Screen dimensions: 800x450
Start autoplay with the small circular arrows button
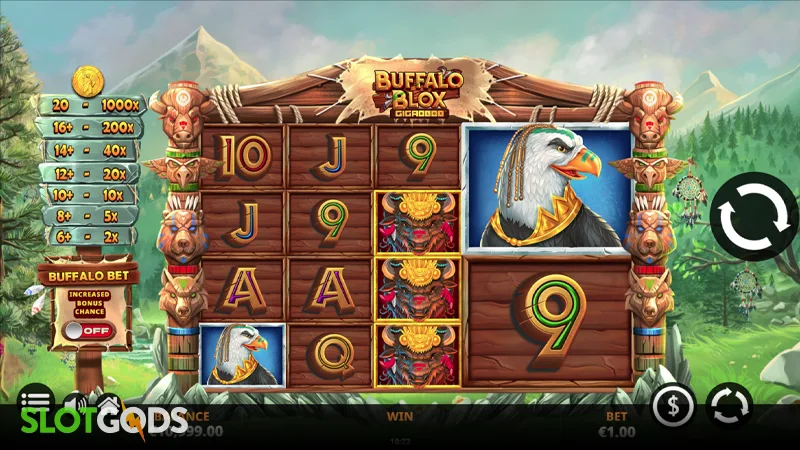click(729, 406)
